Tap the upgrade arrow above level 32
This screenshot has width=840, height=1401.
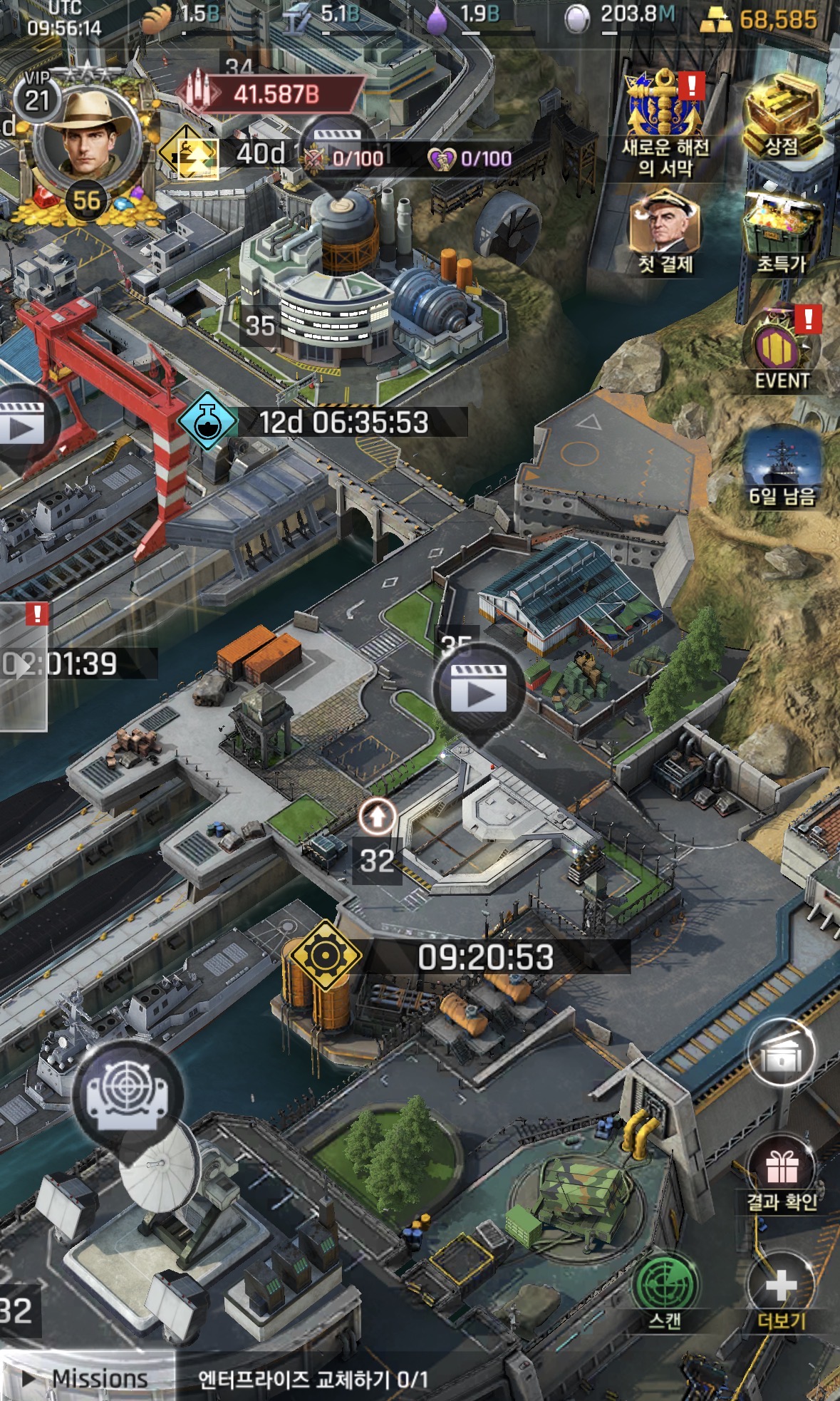point(377,817)
